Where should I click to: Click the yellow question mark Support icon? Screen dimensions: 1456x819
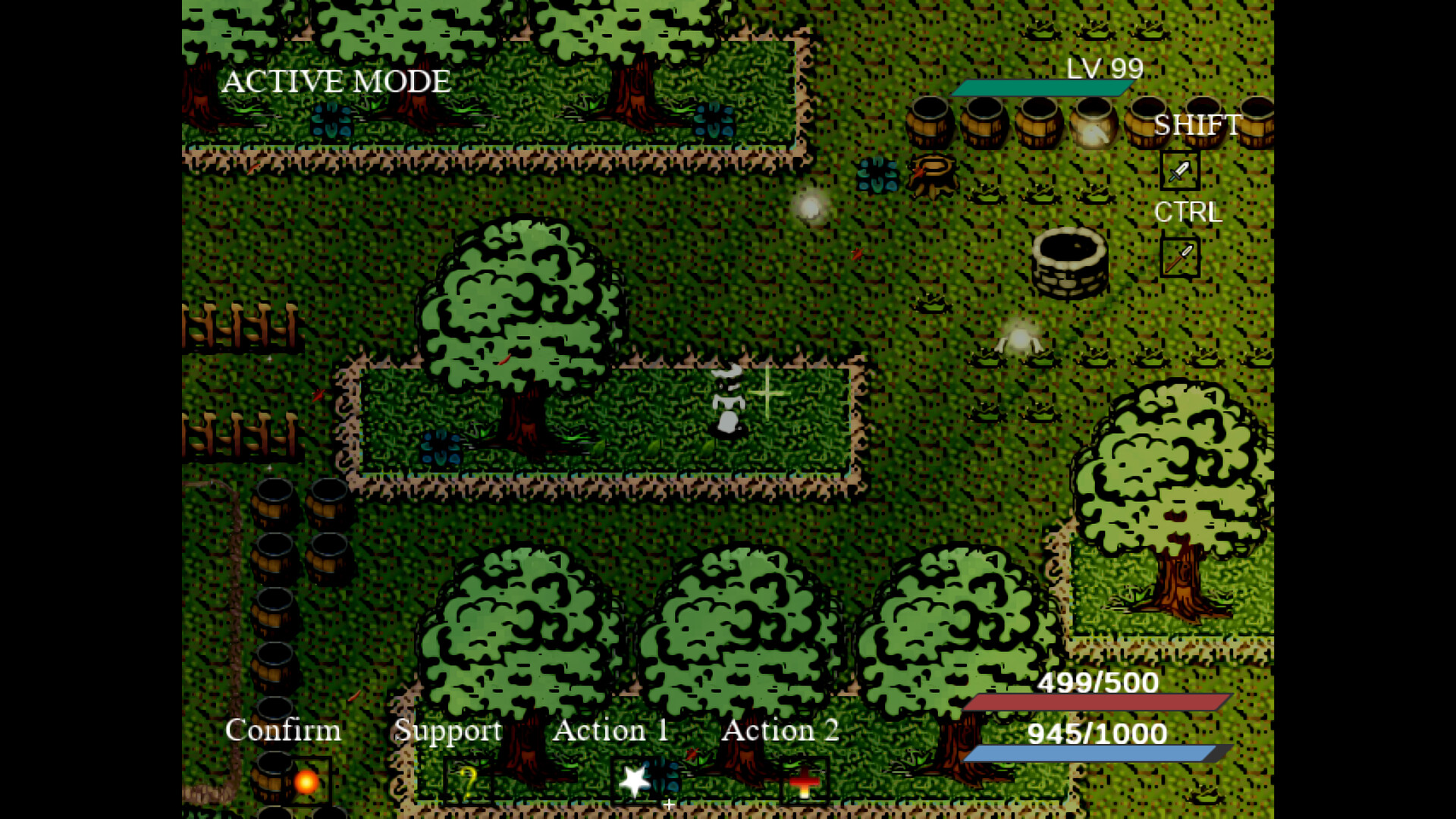tap(468, 781)
